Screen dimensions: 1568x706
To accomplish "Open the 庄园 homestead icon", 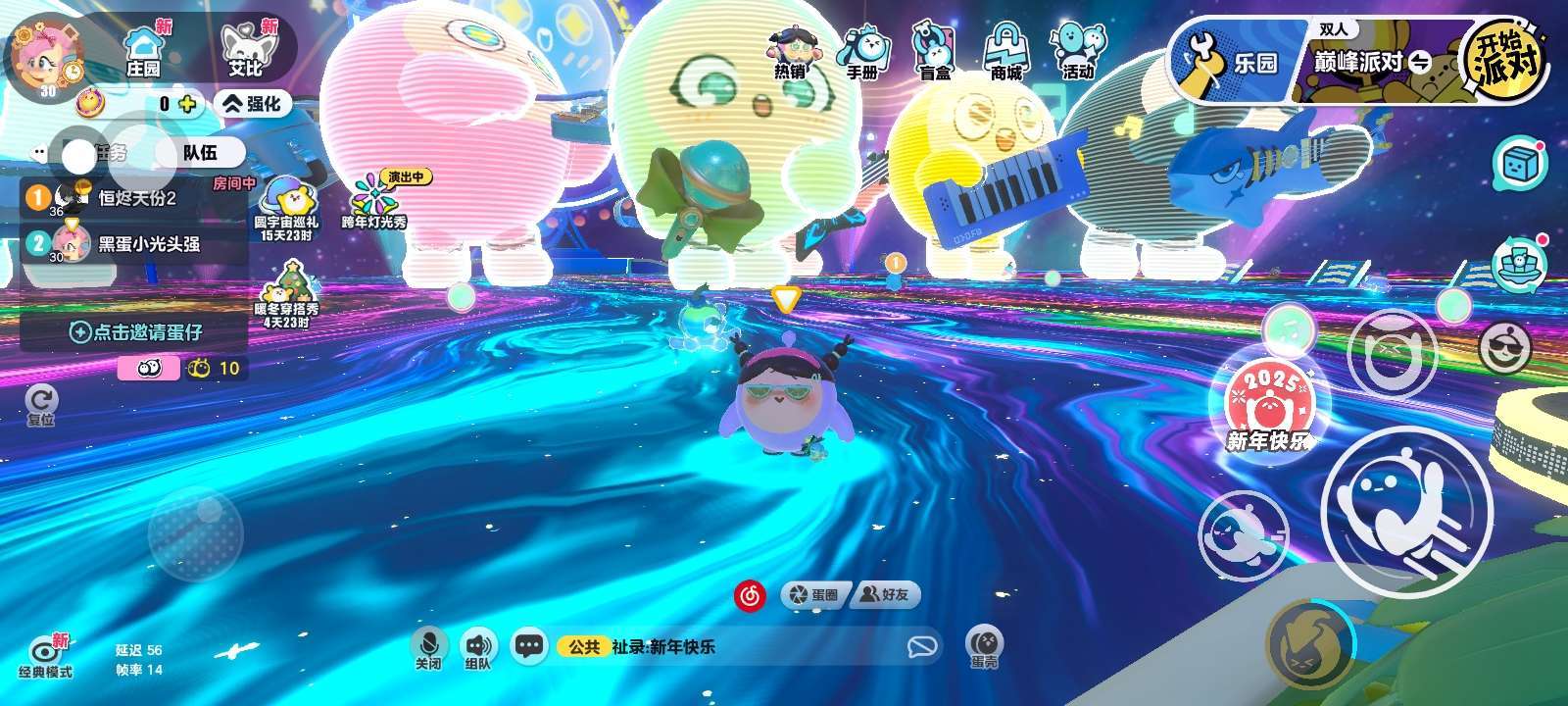I will 143,51.
